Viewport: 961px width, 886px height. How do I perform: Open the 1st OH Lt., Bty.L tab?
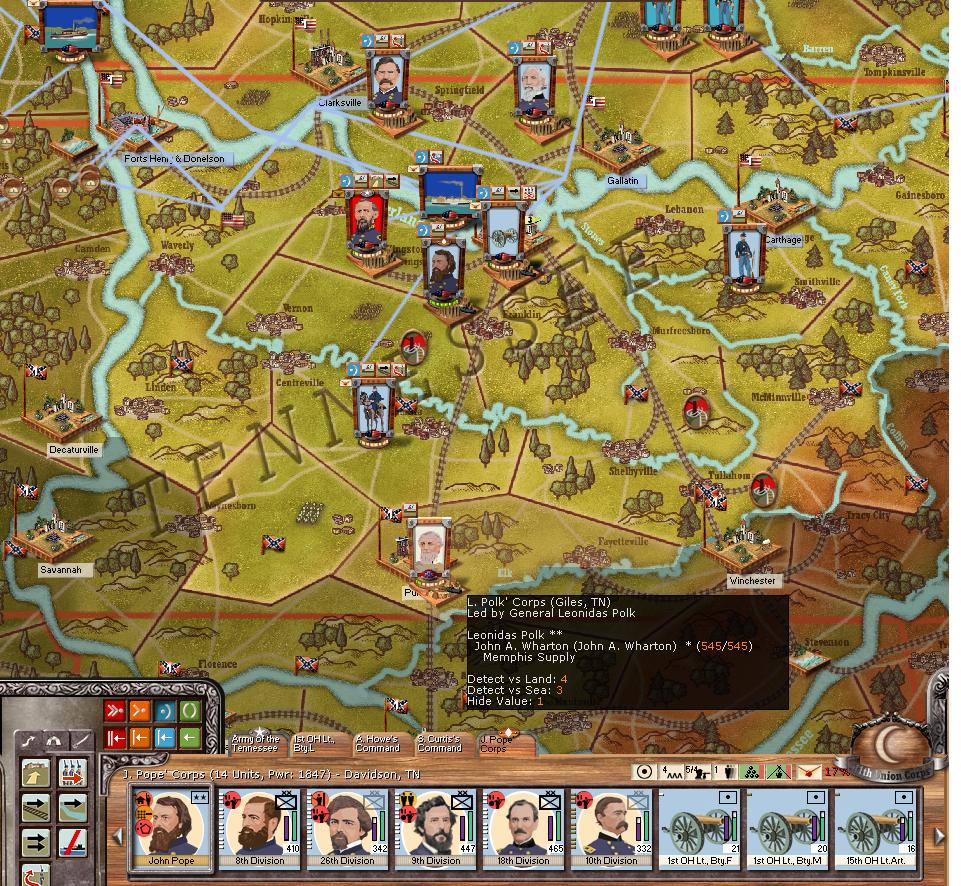pos(314,743)
